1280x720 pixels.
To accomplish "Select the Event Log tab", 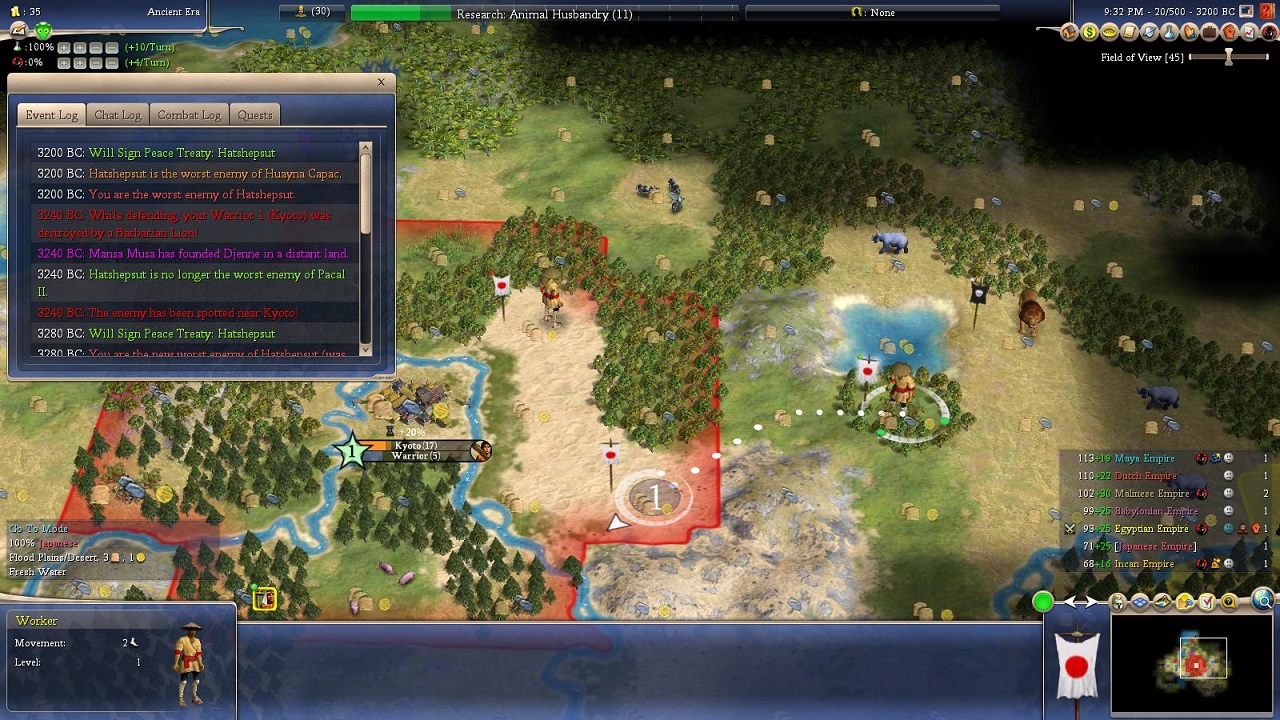I will pyautogui.click(x=51, y=115).
